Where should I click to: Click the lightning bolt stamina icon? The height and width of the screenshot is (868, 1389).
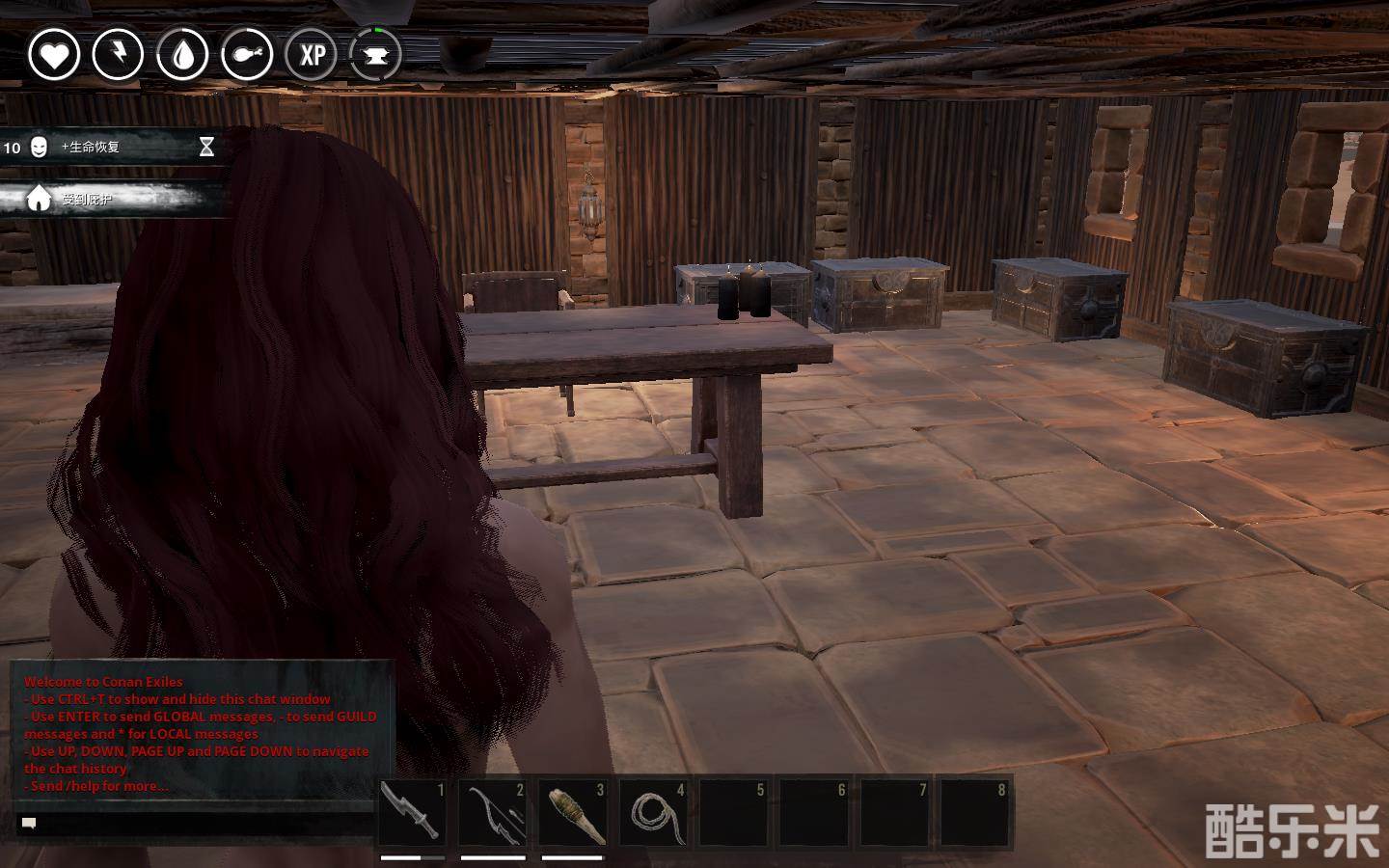(118, 54)
